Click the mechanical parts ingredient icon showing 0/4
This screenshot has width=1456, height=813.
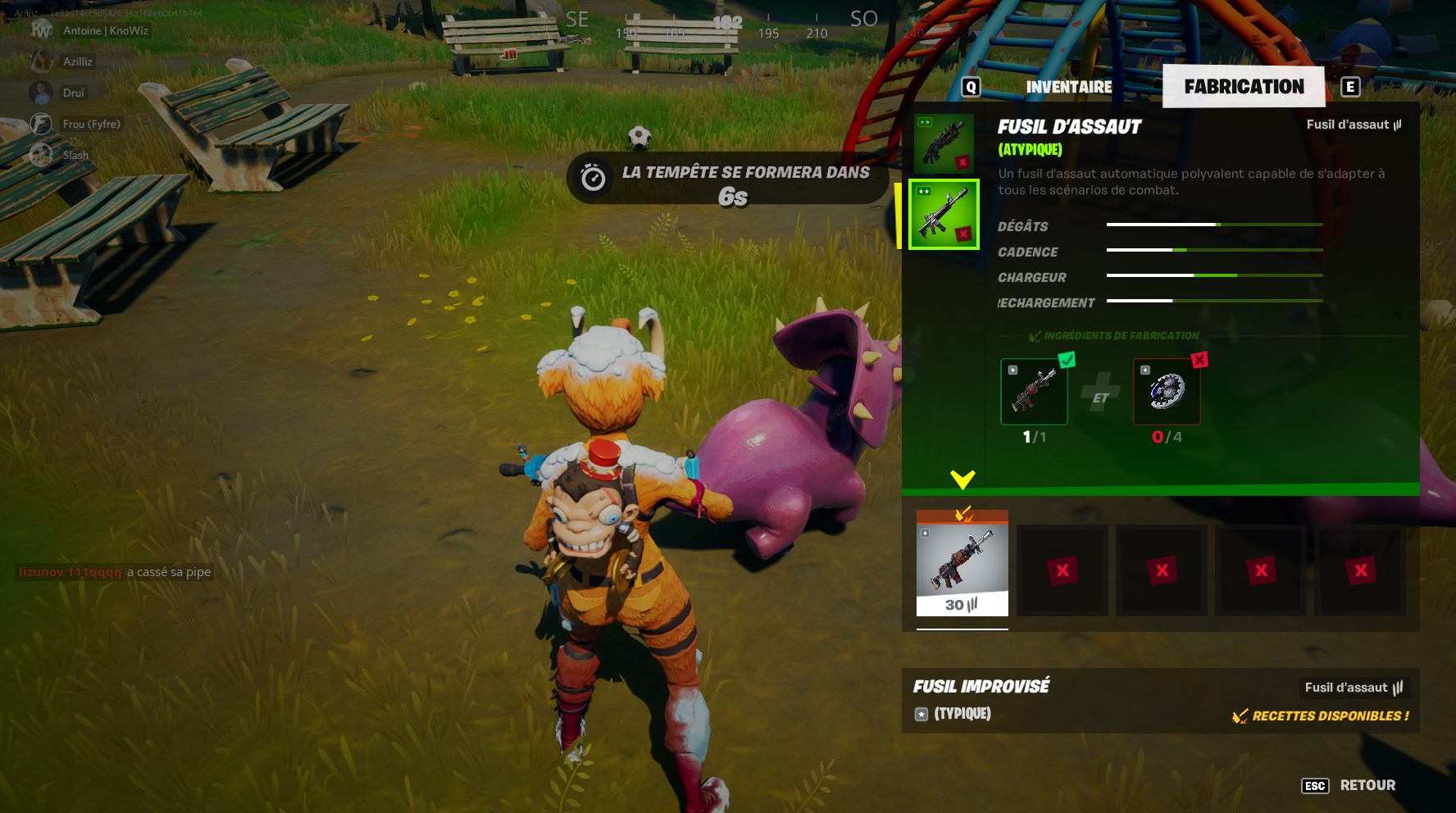pos(1166,392)
